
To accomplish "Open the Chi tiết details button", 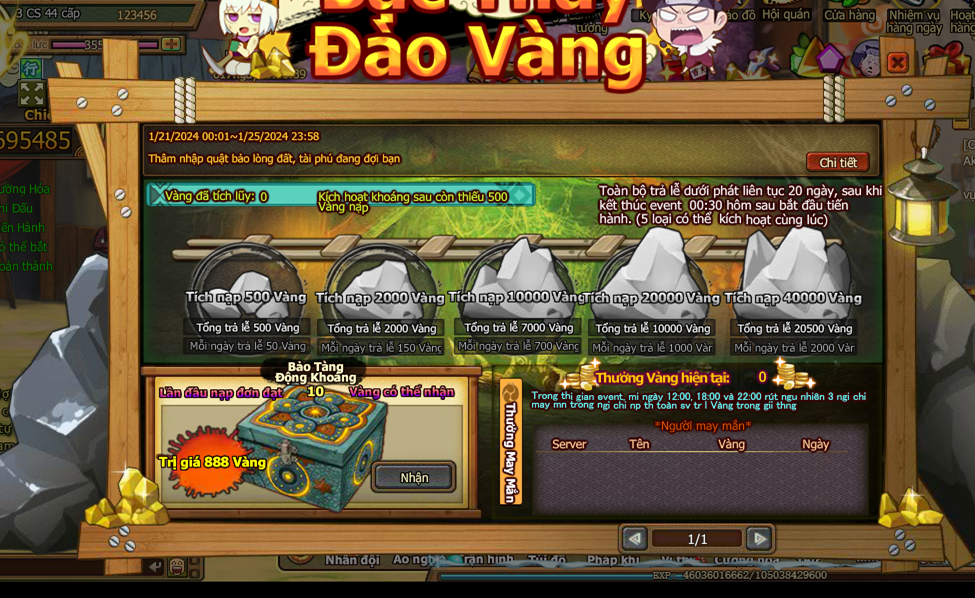I will [x=837, y=162].
